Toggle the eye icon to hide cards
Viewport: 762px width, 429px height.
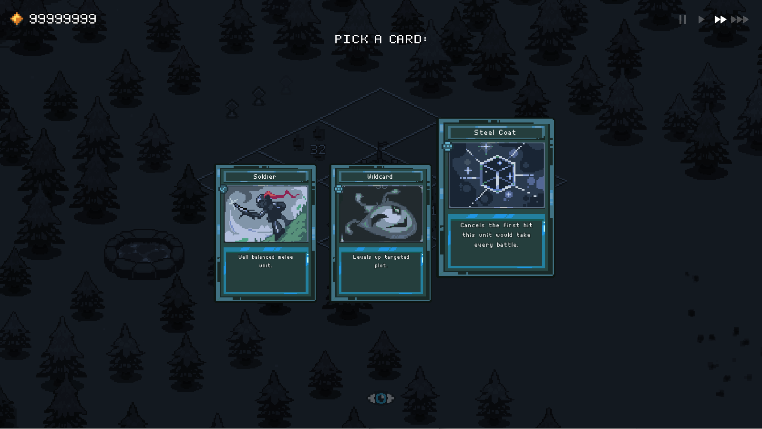coord(380,398)
